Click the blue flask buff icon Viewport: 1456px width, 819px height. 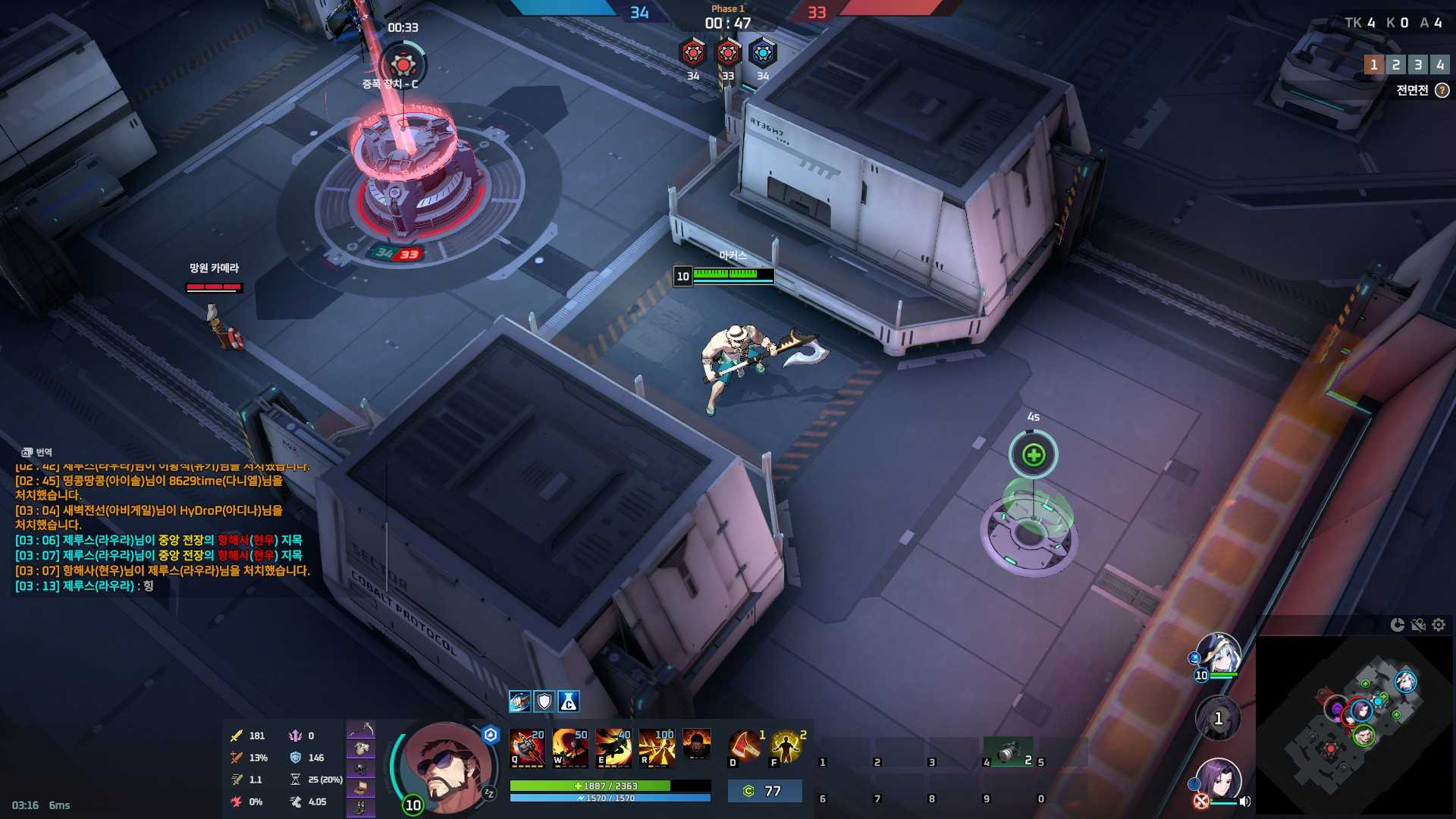569,701
